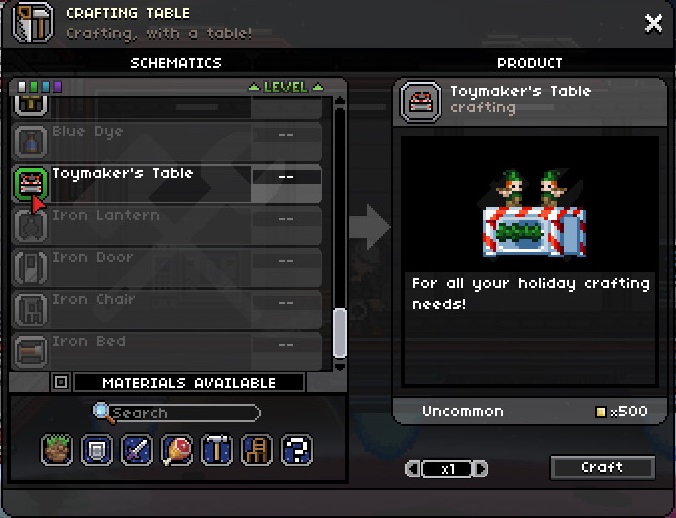Craft the Toymaker's Table
This screenshot has width=676, height=518.
click(602, 467)
